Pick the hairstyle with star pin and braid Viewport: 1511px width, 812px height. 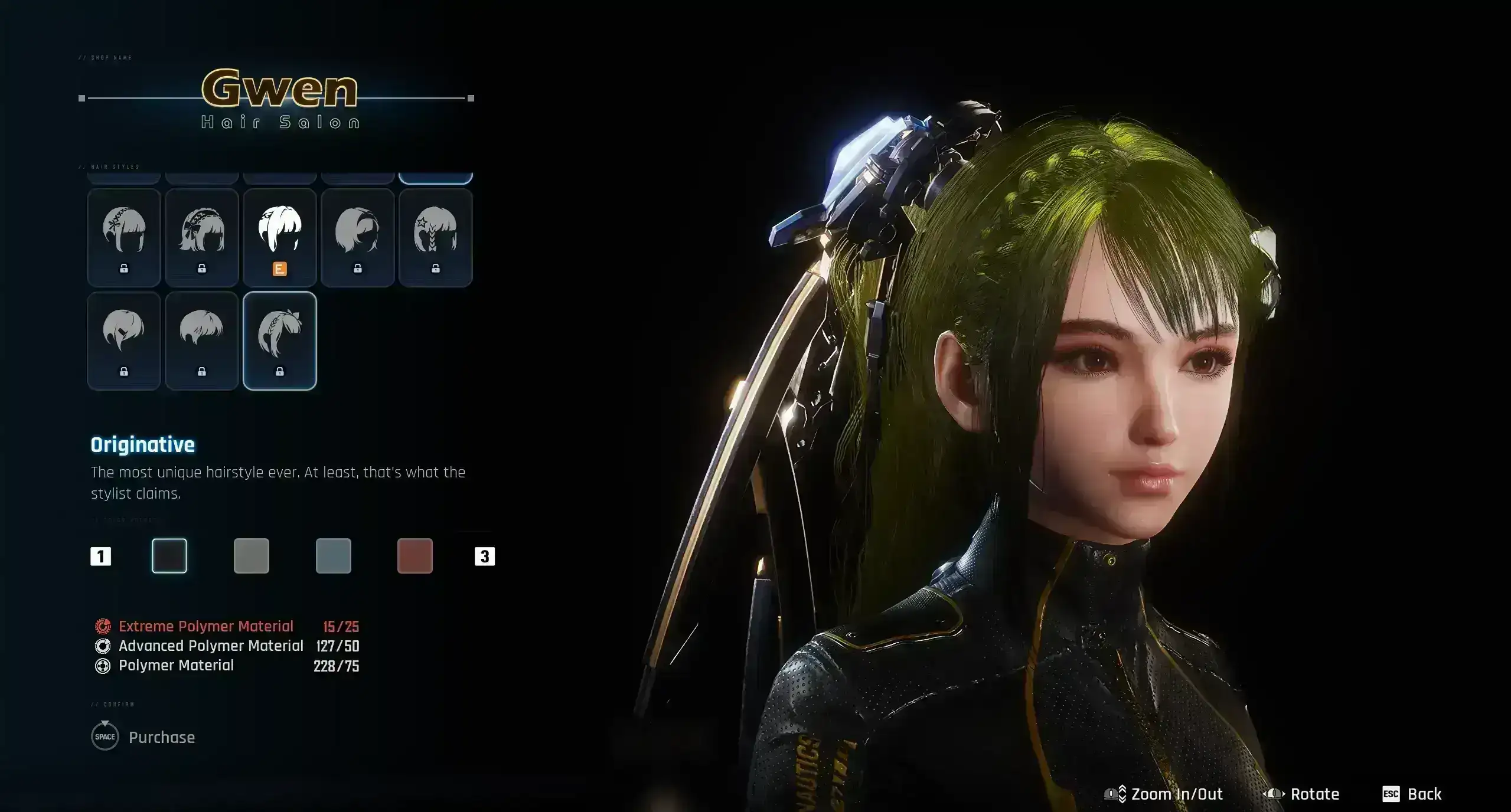(436, 237)
